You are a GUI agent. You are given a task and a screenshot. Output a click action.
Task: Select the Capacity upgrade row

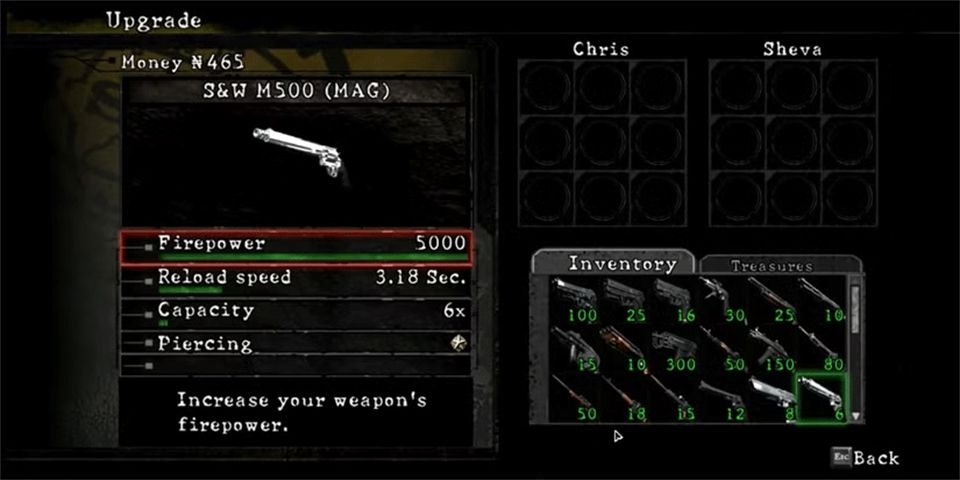295,311
